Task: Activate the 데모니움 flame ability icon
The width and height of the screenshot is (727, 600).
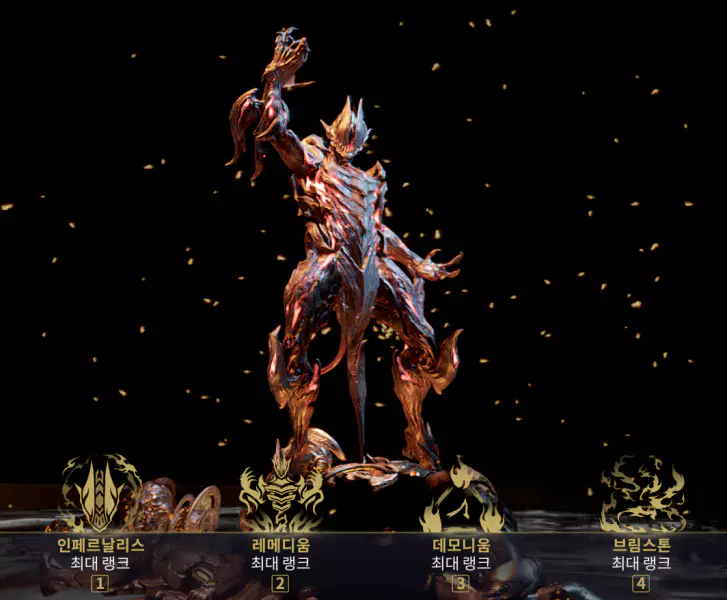Action: click(461, 497)
